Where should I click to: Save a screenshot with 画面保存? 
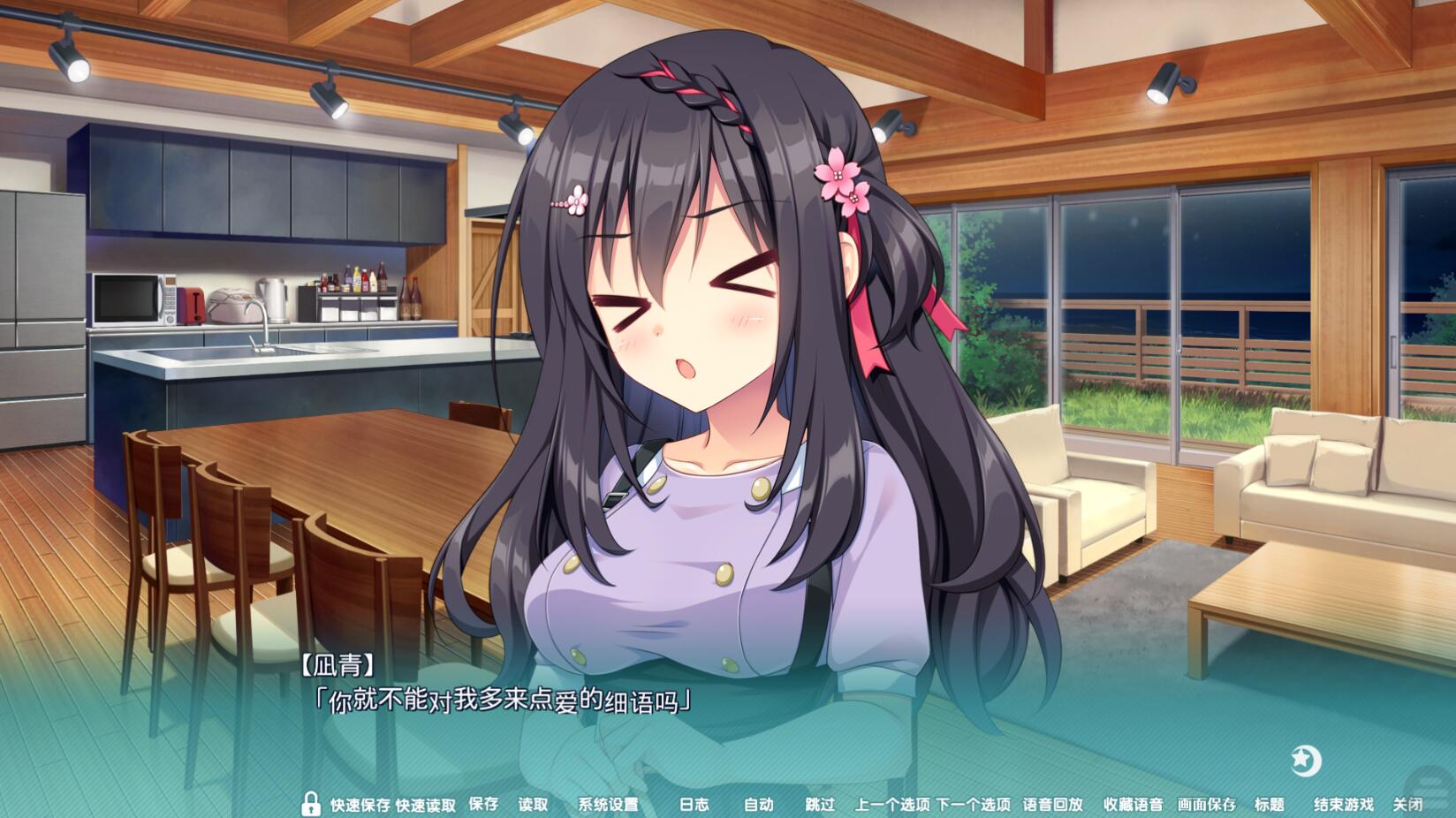tap(1206, 804)
